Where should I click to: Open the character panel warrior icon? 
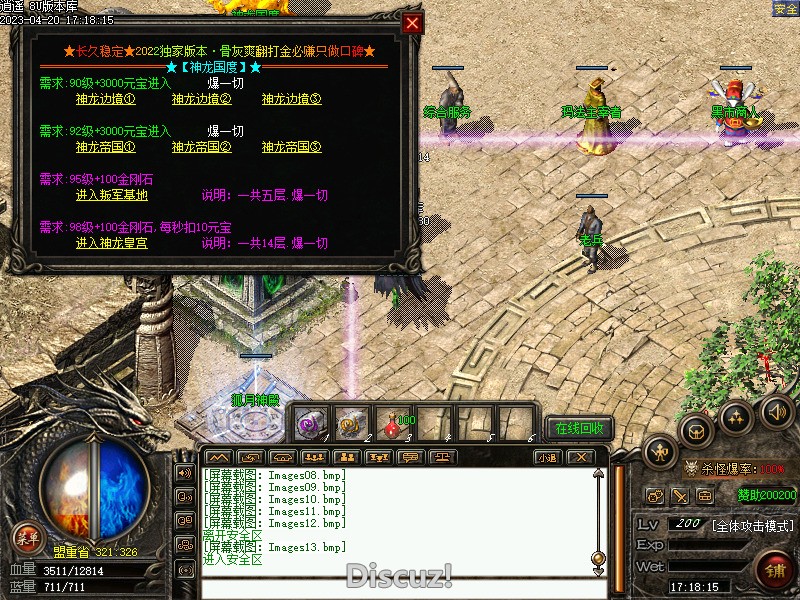pos(659,454)
